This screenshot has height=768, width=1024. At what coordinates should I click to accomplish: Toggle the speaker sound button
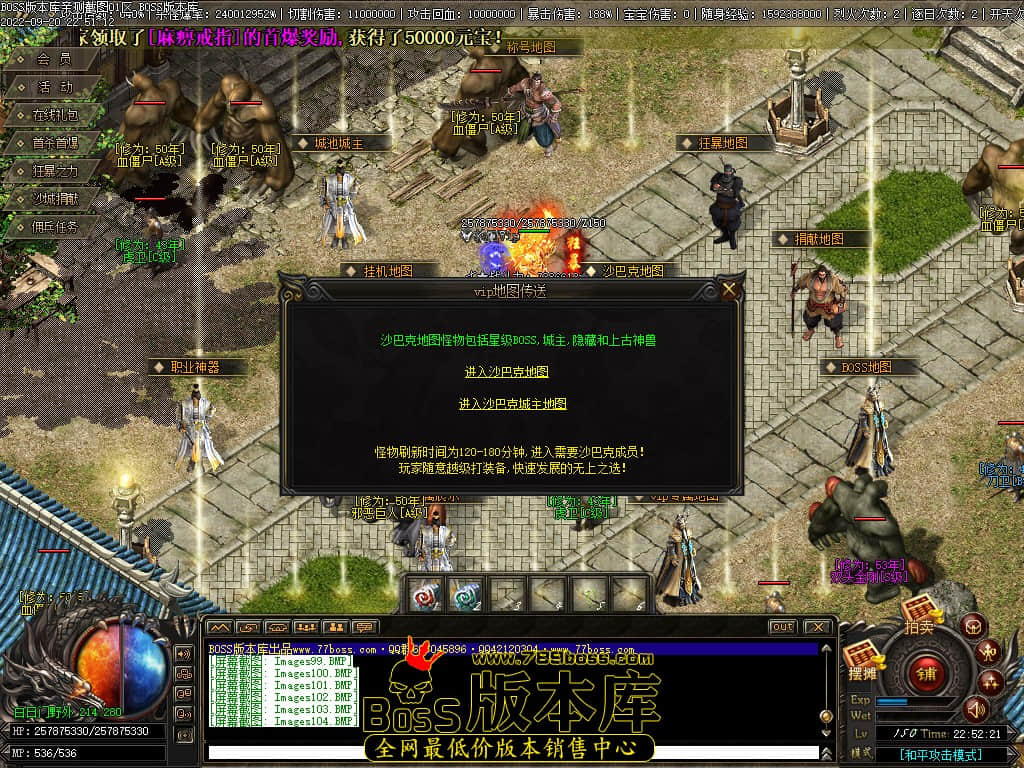975,710
